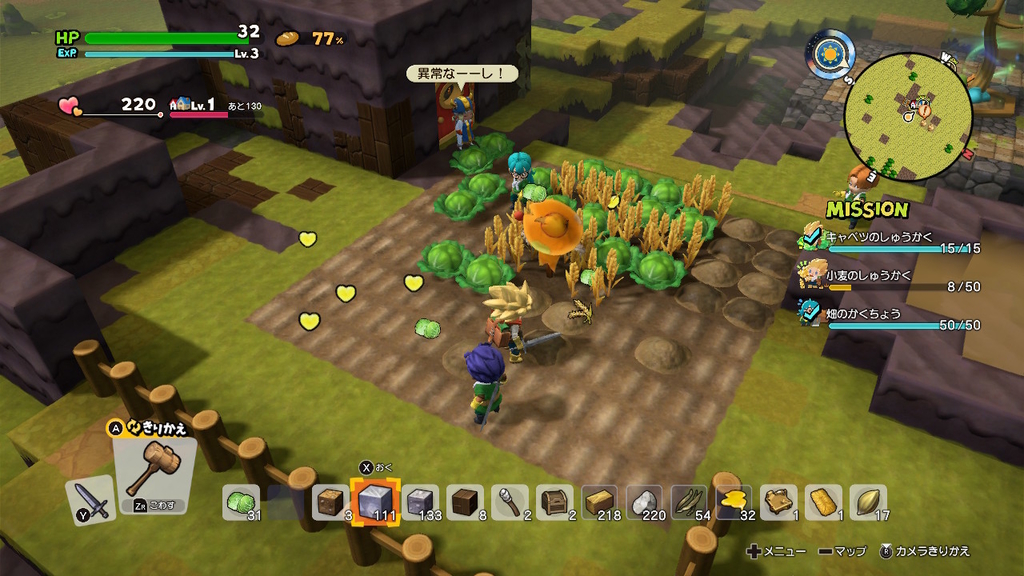Pick the seed slot with 17

(868, 502)
